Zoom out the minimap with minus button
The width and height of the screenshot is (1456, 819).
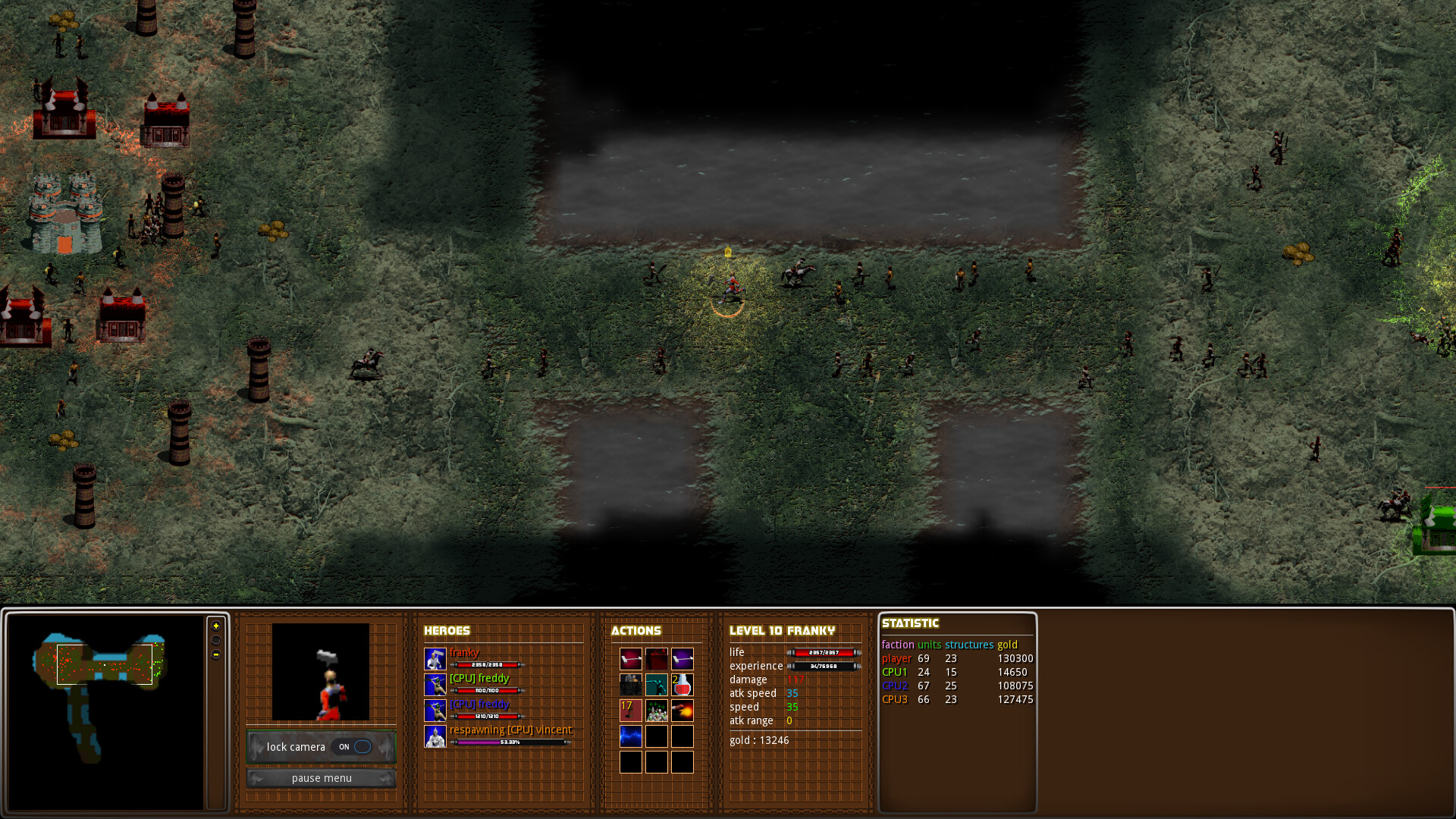pyautogui.click(x=217, y=653)
